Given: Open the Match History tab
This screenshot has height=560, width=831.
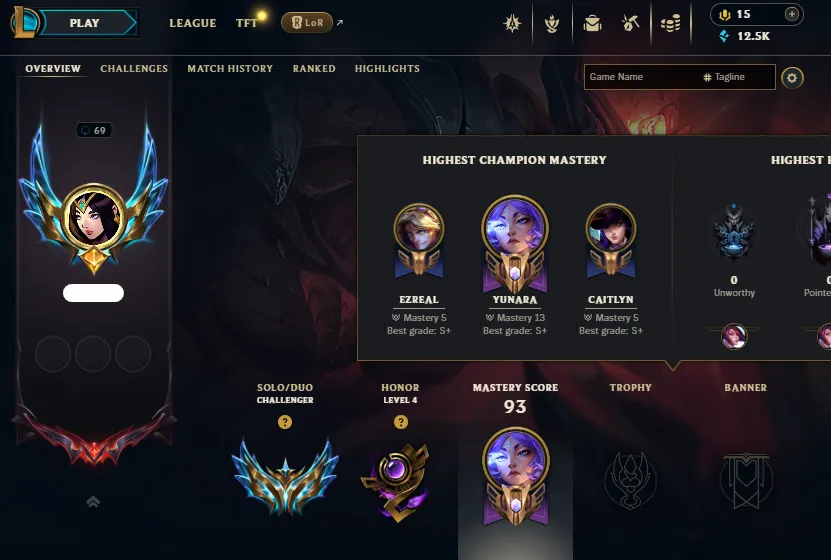Looking at the screenshot, I should [230, 69].
